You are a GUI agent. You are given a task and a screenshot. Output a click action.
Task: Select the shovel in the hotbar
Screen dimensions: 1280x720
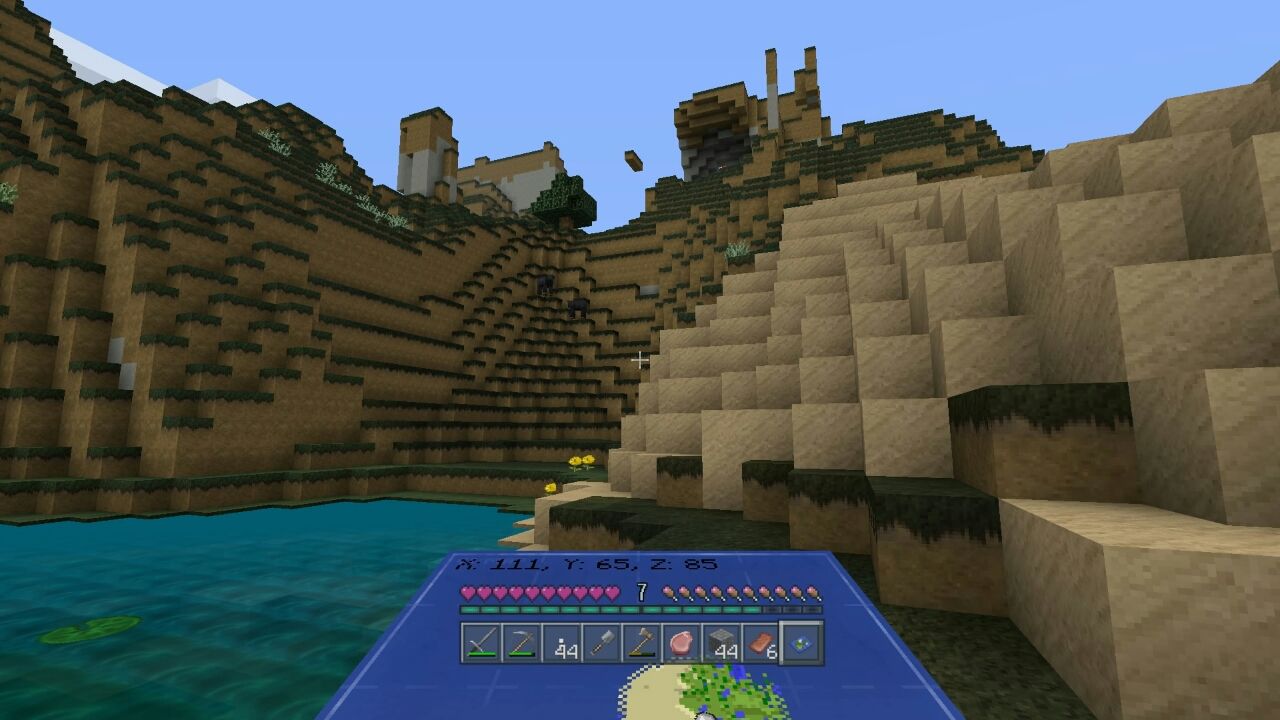[x=601, y=643]
